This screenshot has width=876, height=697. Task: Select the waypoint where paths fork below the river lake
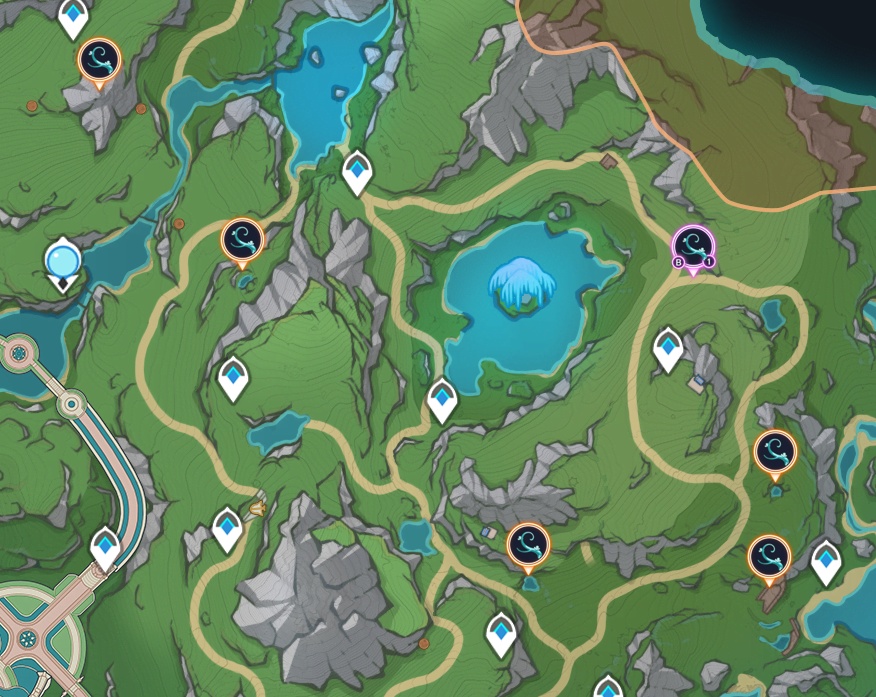[x=357, y=172]
